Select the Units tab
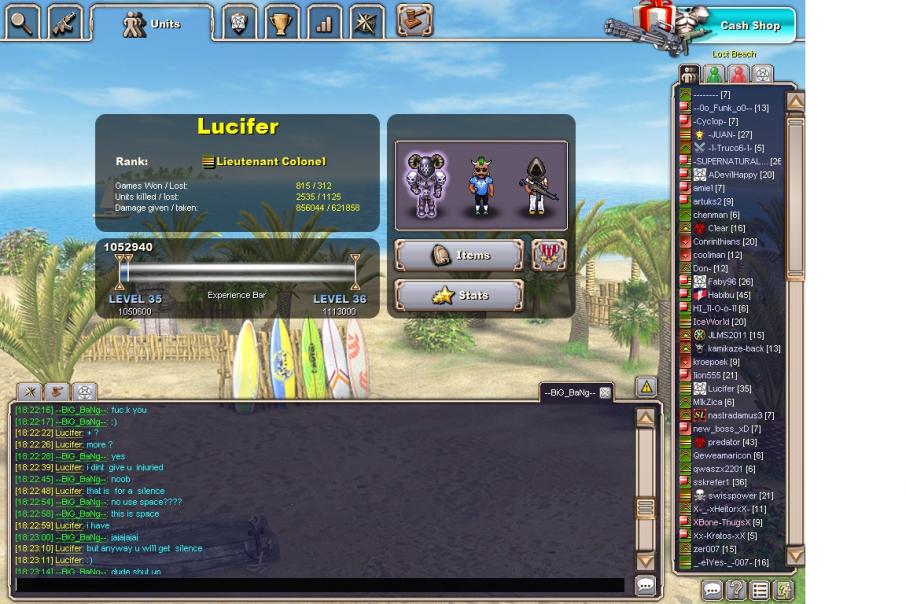The width and height of the screenshot is (906, 604). 152,23
